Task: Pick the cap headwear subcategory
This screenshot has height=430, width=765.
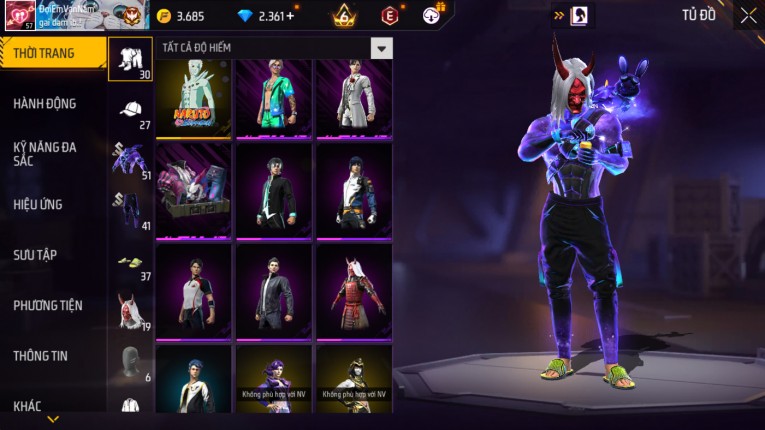Action: click(x=130, y=110)
